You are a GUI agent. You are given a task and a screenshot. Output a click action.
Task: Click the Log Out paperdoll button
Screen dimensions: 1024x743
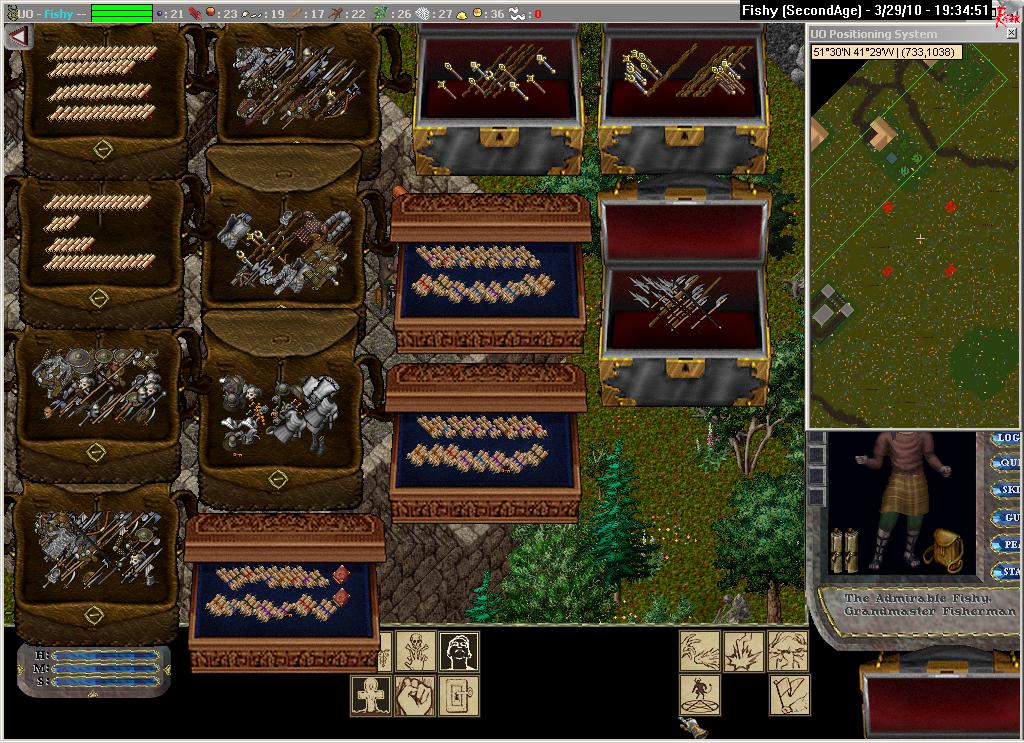(x=1006, y=438)
